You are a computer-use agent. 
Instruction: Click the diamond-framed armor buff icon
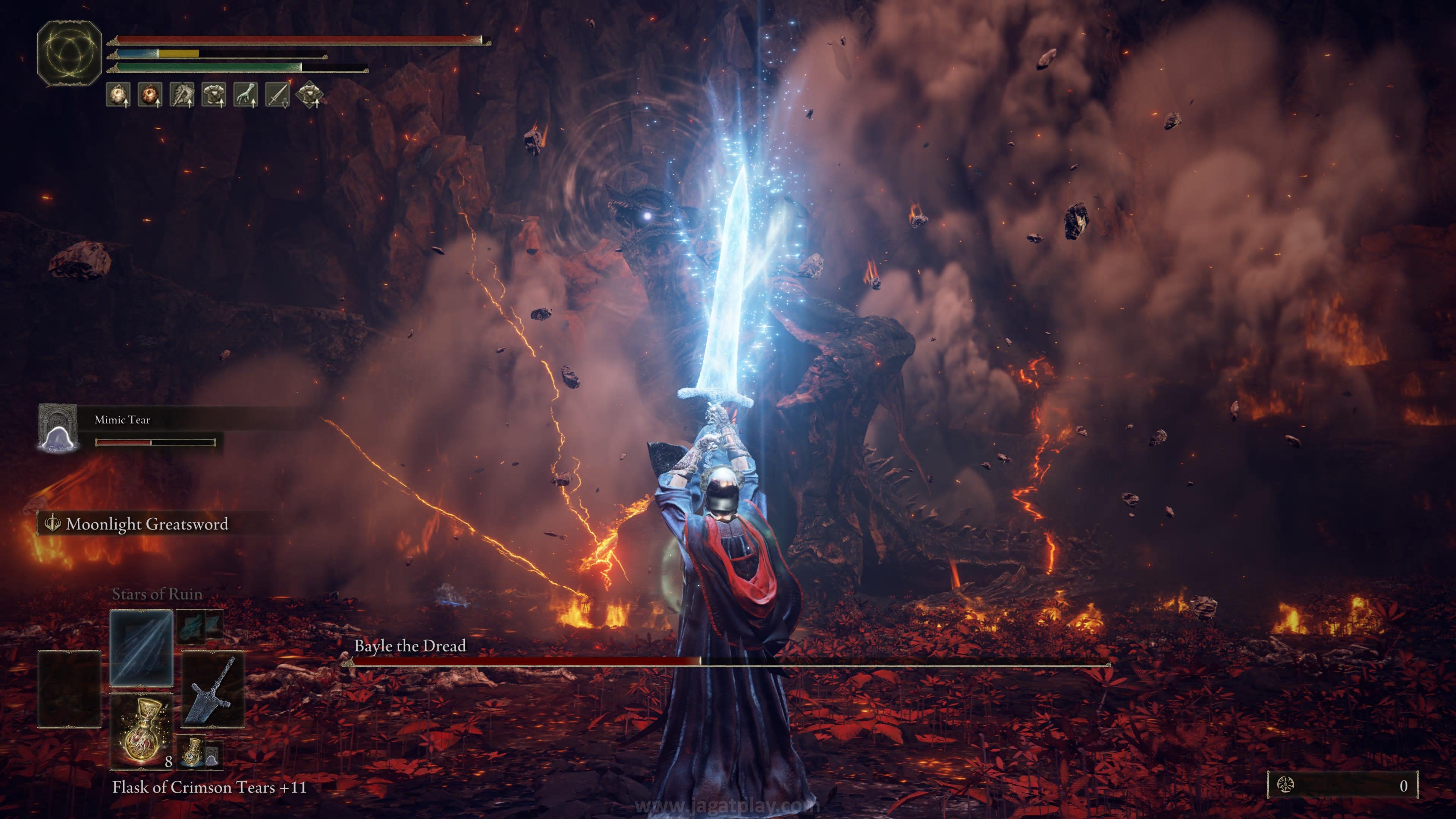tap(309, 94)
